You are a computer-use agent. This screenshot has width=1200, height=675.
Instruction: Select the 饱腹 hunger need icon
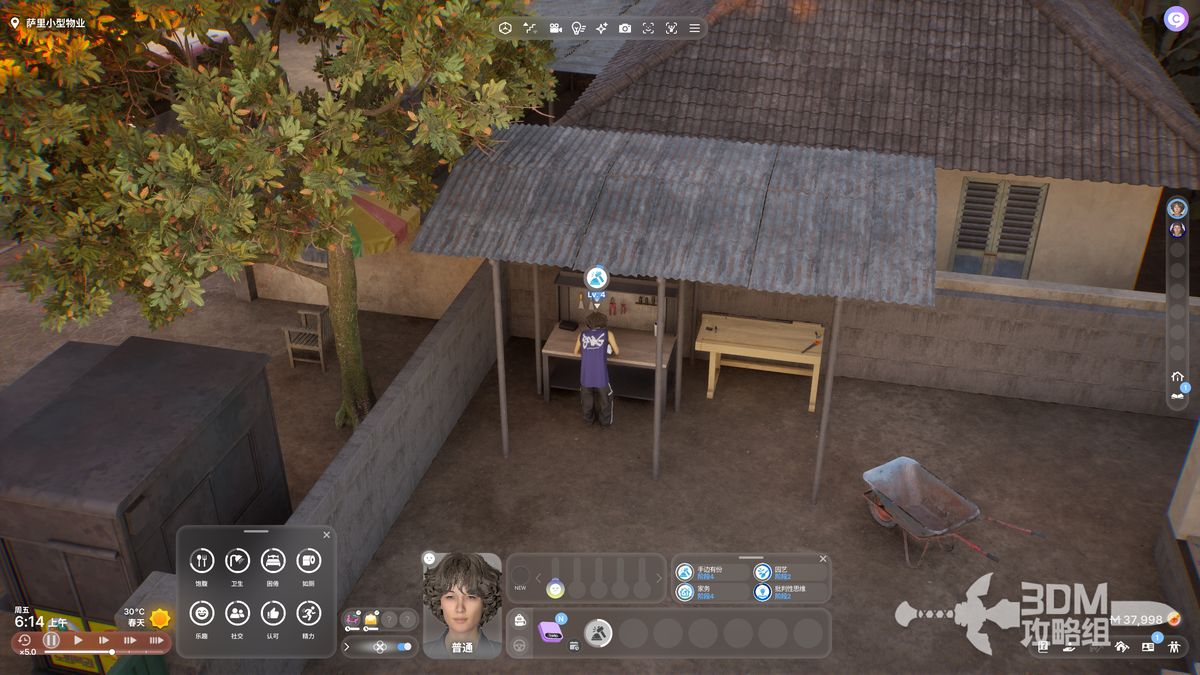tap(202, 561)
